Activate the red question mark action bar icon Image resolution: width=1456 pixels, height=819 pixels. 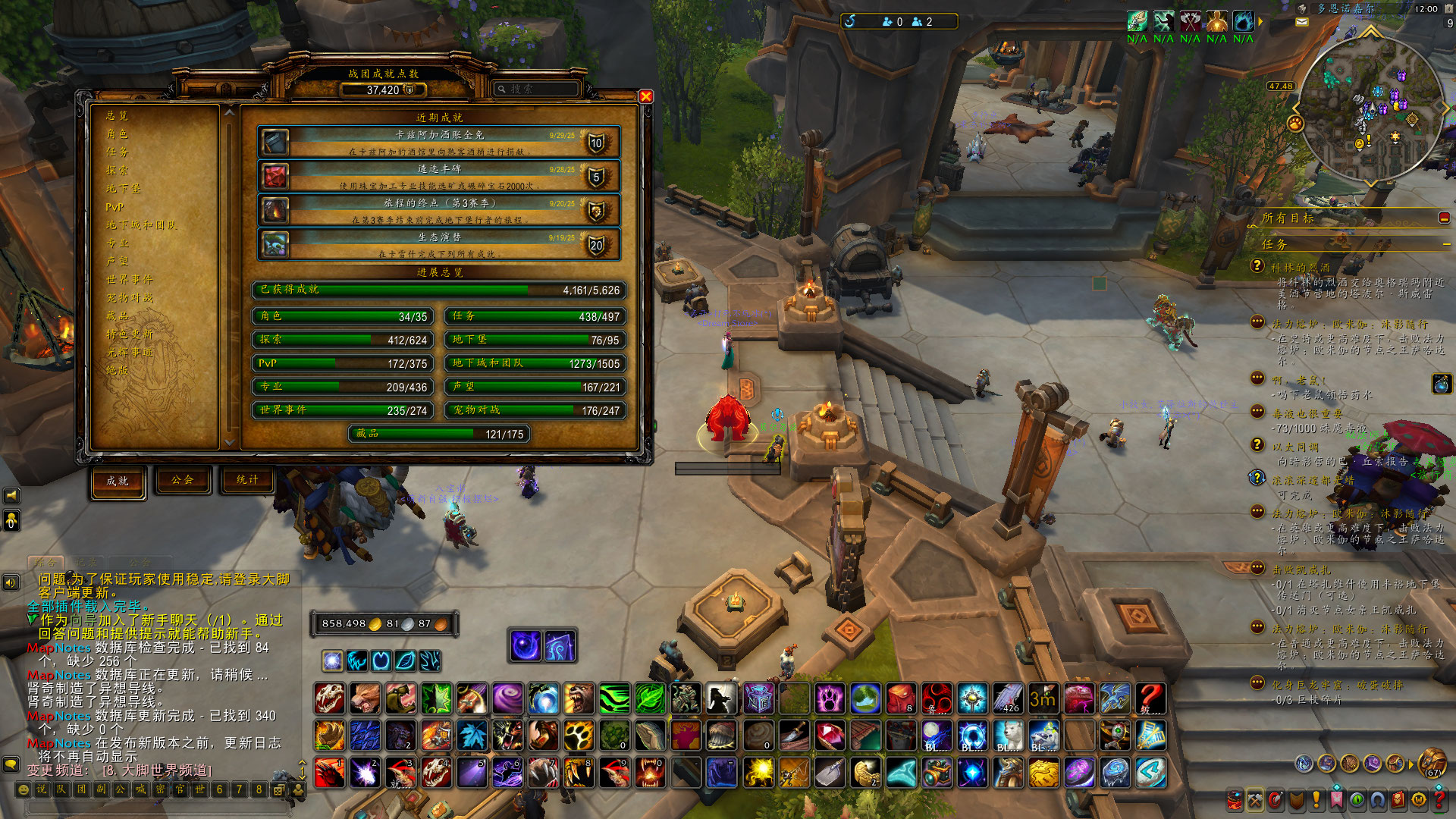tap(1150, 698)
